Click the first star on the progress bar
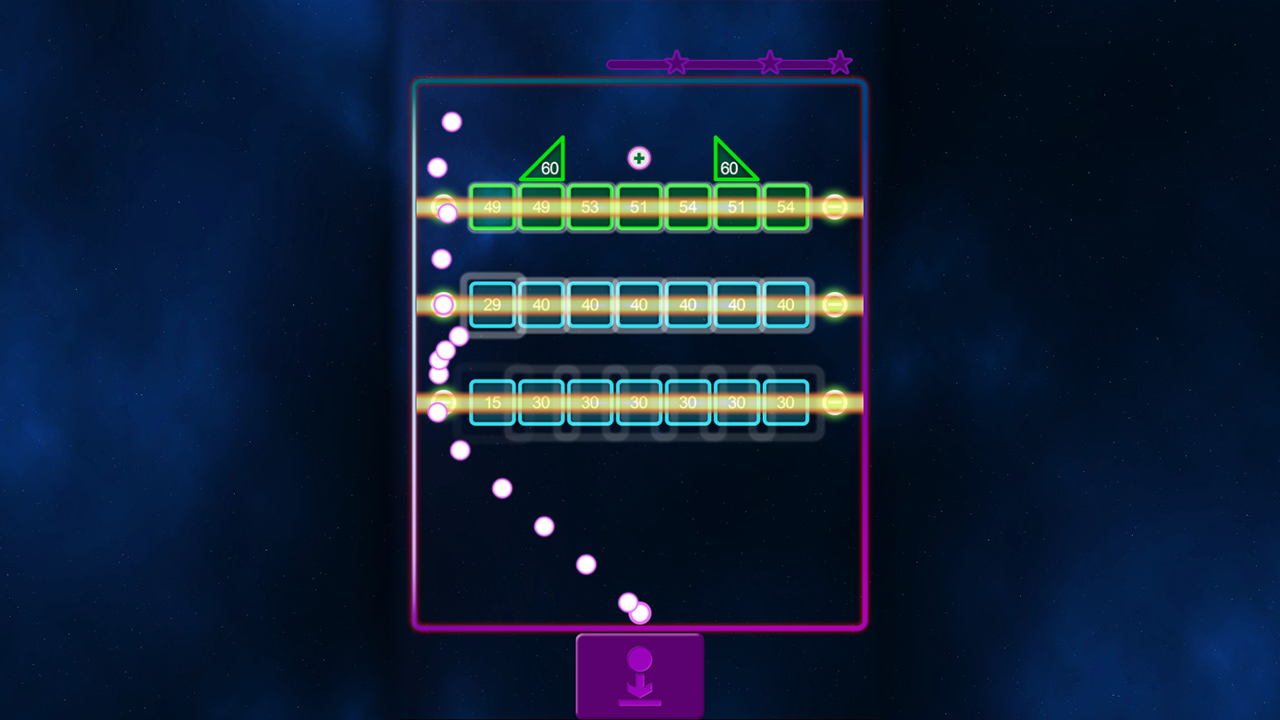 pyautogui.click(x=676, y=62)
